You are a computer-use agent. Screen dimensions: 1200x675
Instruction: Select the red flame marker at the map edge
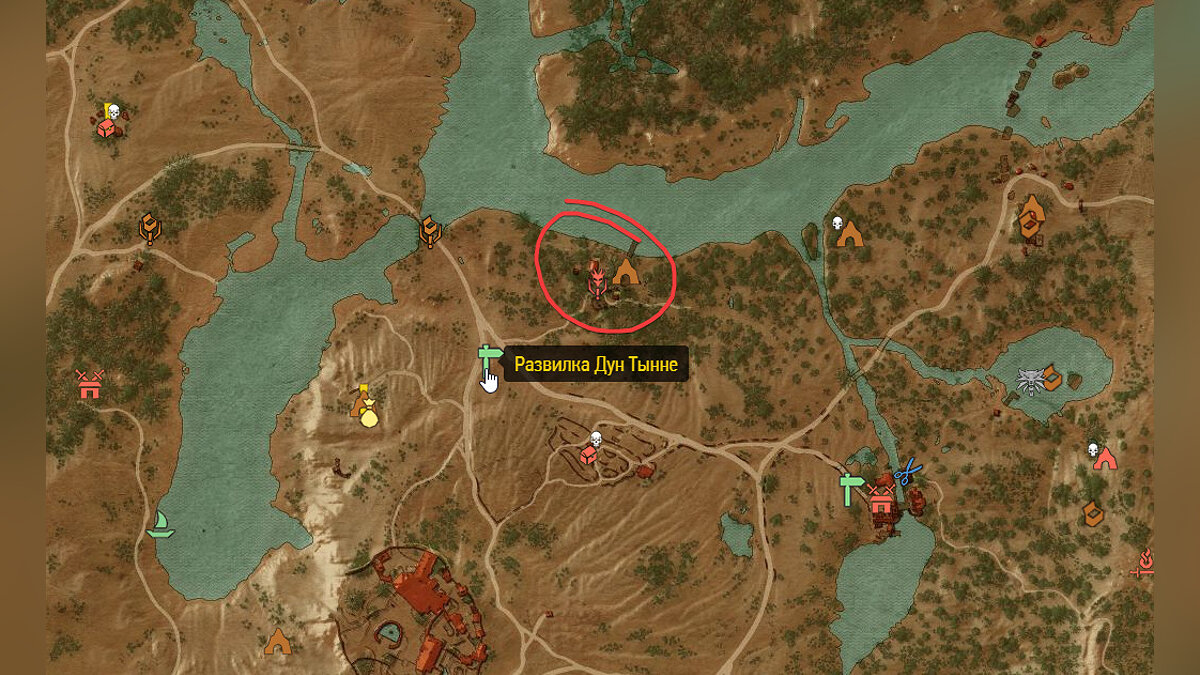click(1144, 562)
